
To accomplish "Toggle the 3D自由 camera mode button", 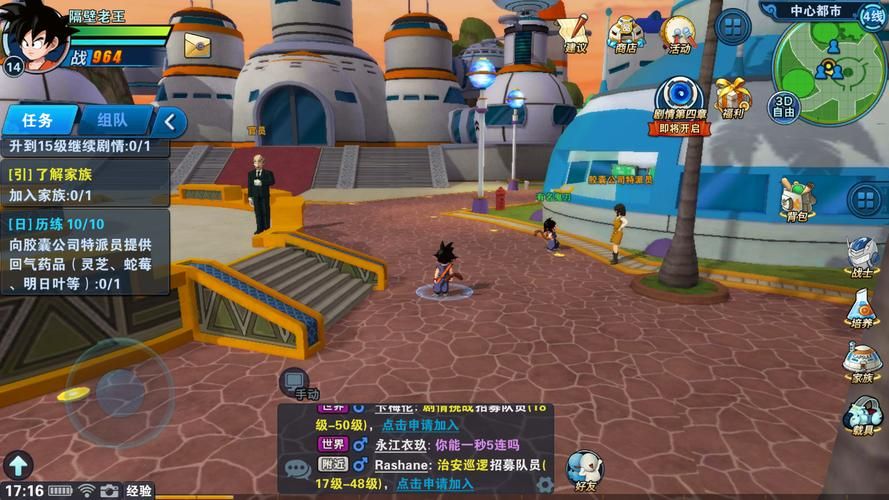I will tap(784, 106).
